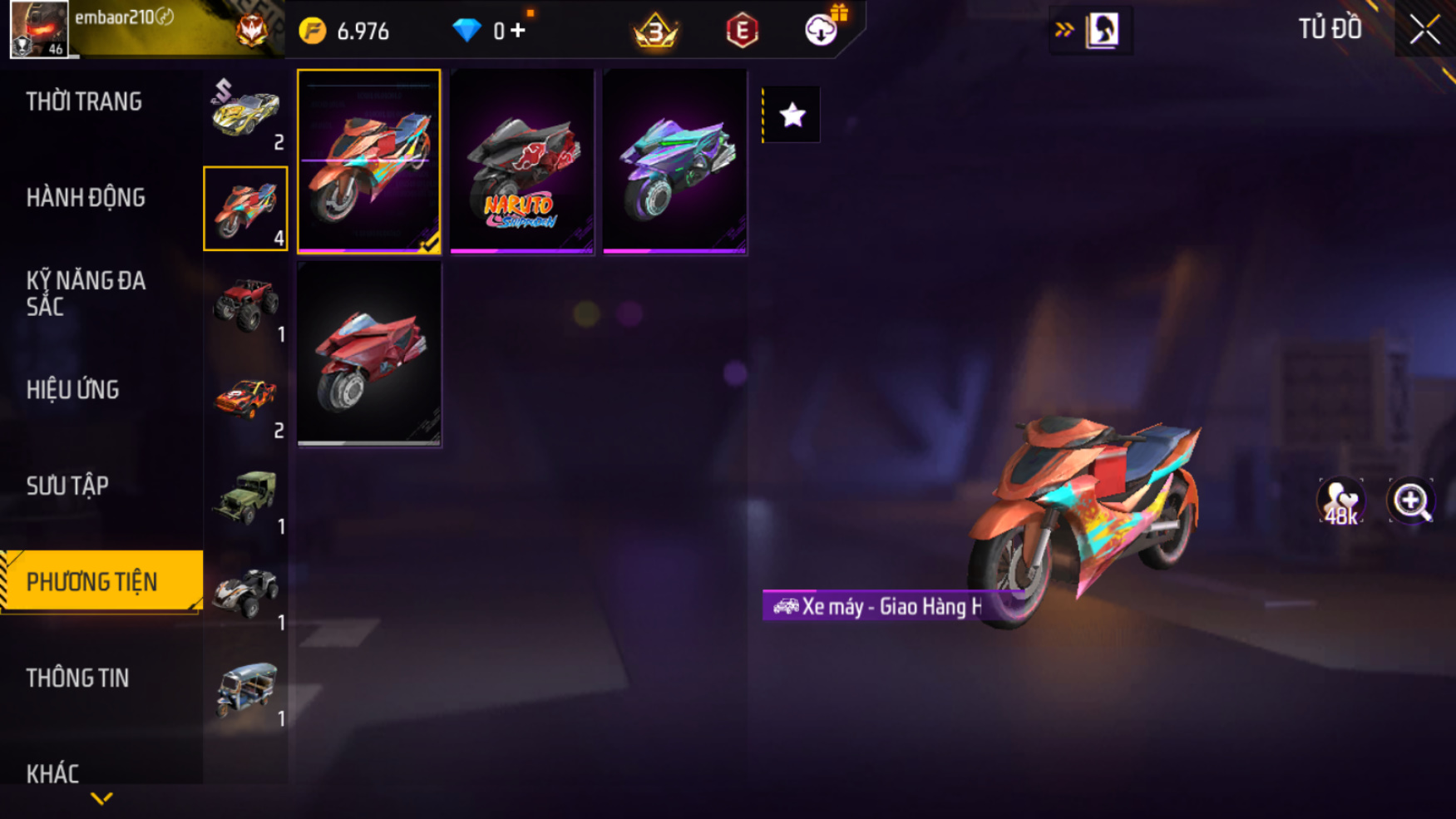Pick the plain red motorcycle skin
Viewport: 1456px width, 819px height.
click(x=369, y=354)
